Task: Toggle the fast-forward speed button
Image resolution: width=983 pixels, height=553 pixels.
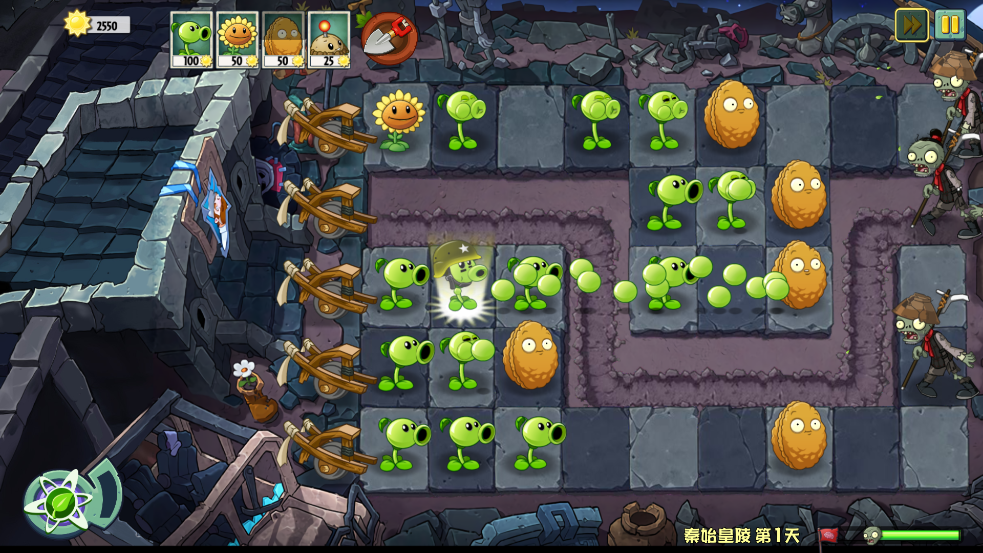Action: 911,24
